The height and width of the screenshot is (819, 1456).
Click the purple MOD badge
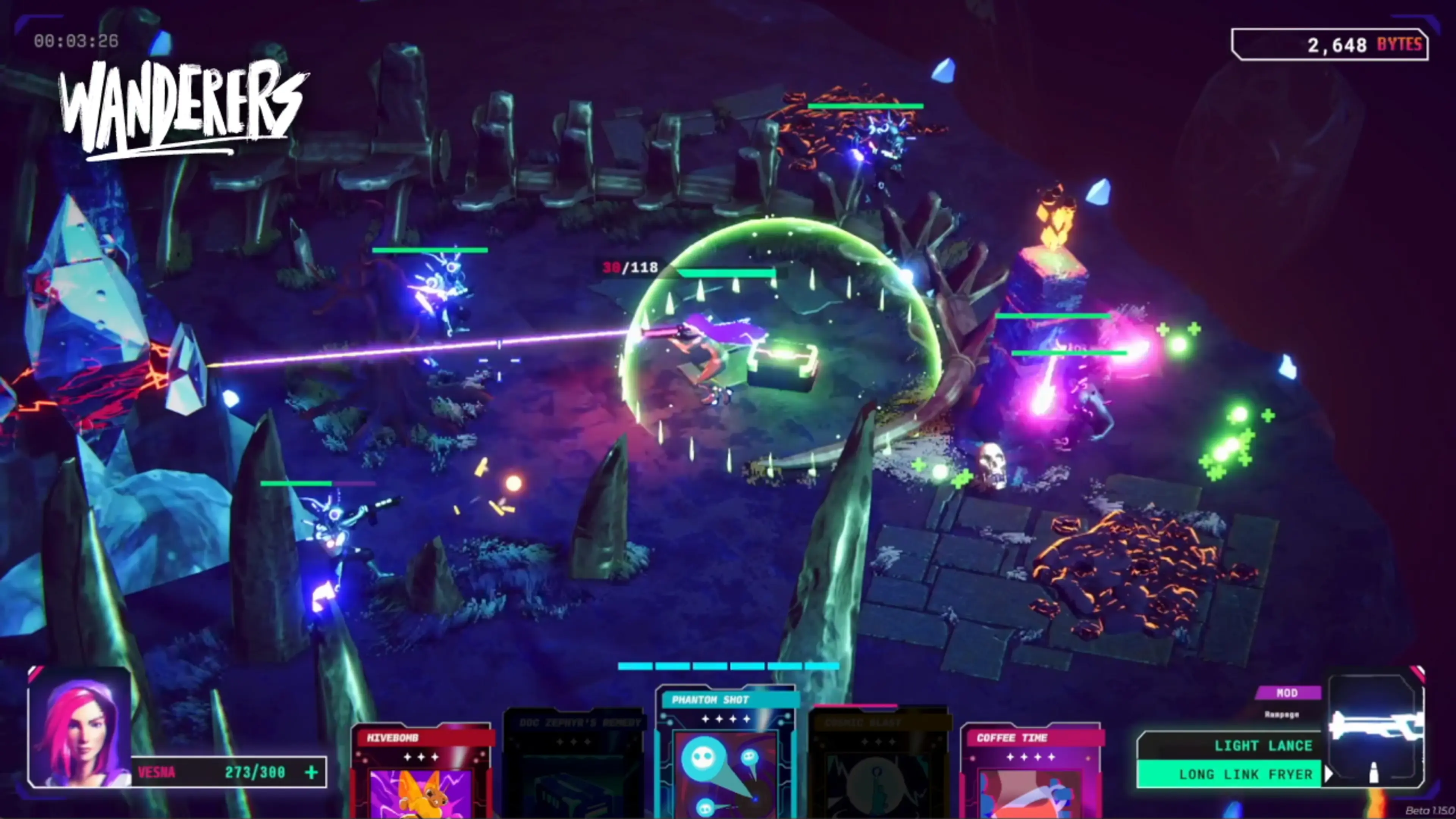pos(1289,693)
